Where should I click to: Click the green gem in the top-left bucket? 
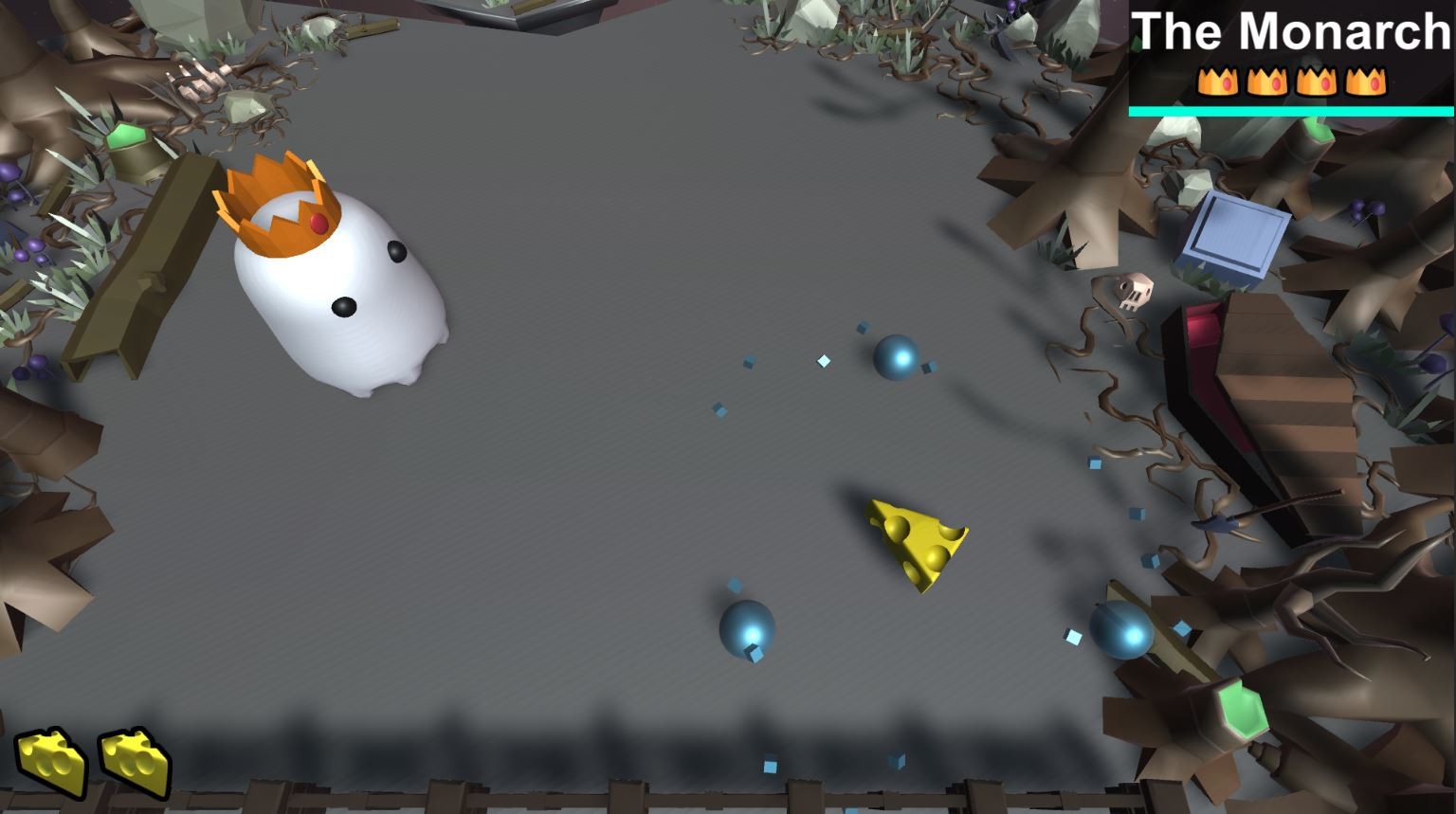126,136
